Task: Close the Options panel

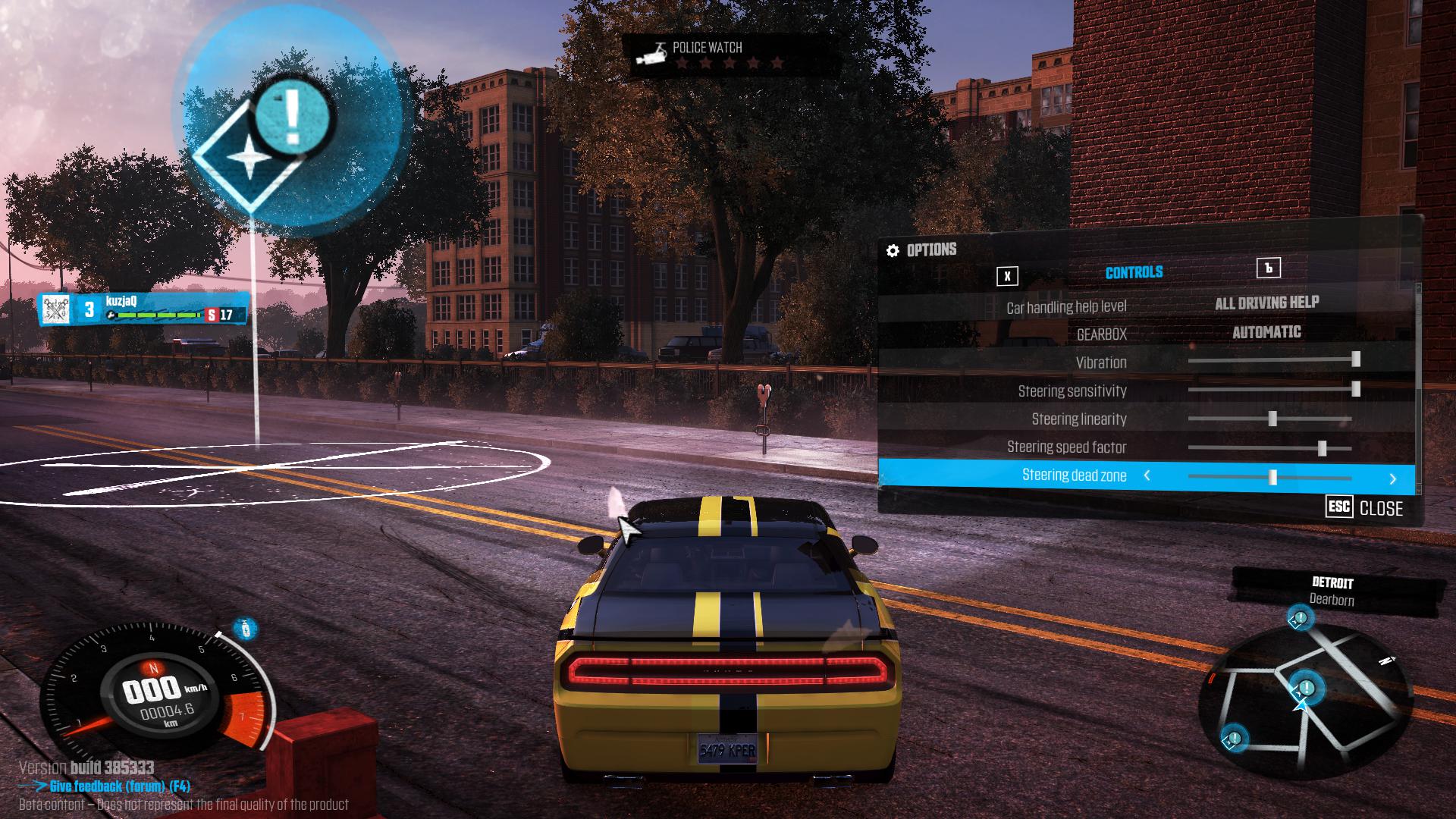Action: [x=1365, y=508]
